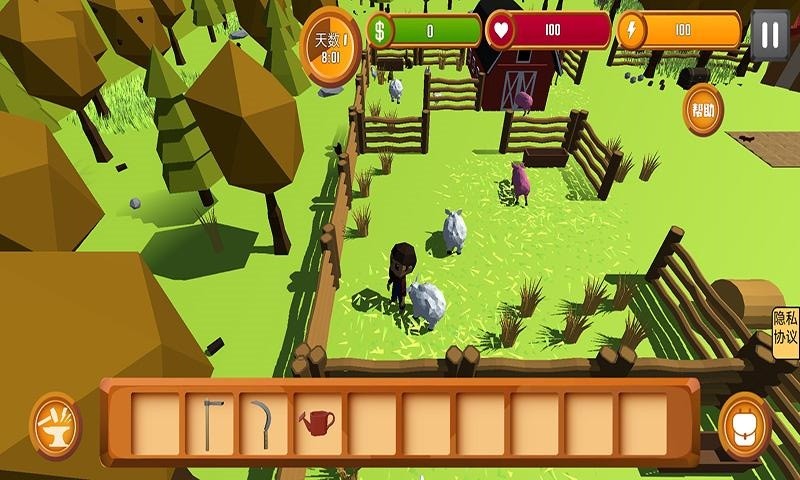Open the 帮助 help button
The width and height of the screenshot is (800, 480).
click(x=703, y=110)
